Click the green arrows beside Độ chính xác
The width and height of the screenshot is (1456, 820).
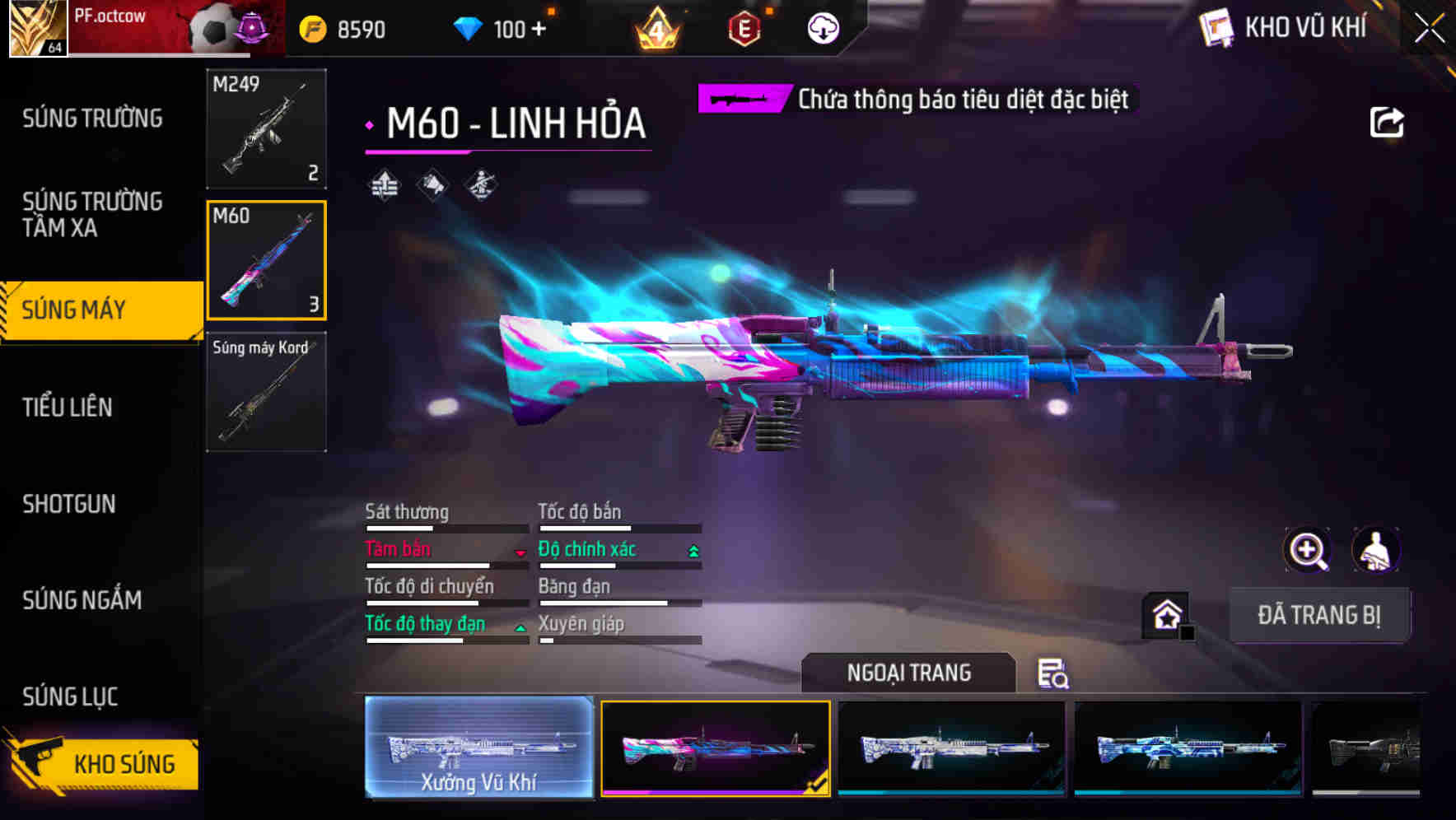tap(692, 549)
